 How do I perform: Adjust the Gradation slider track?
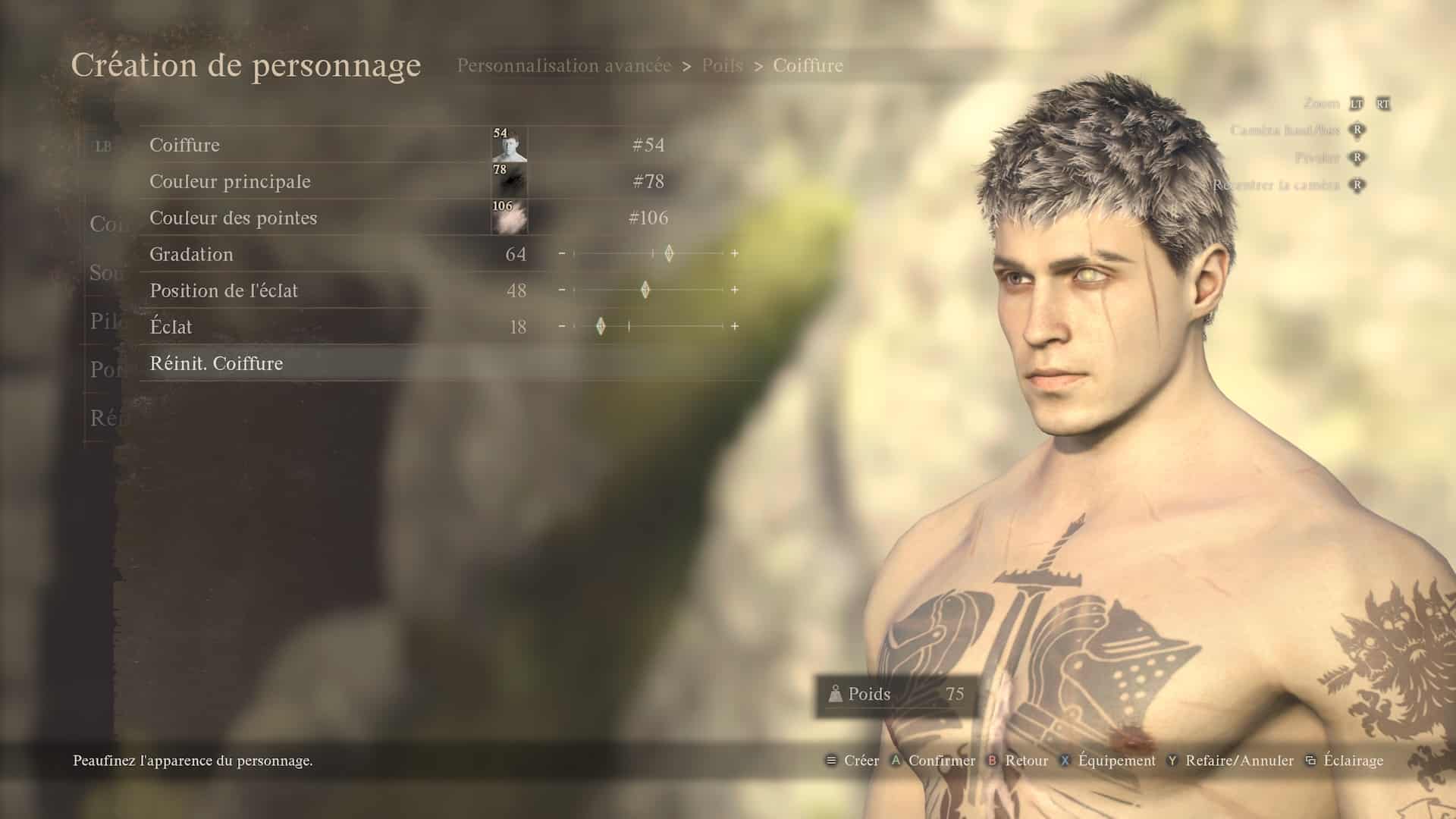pos(648,253)
